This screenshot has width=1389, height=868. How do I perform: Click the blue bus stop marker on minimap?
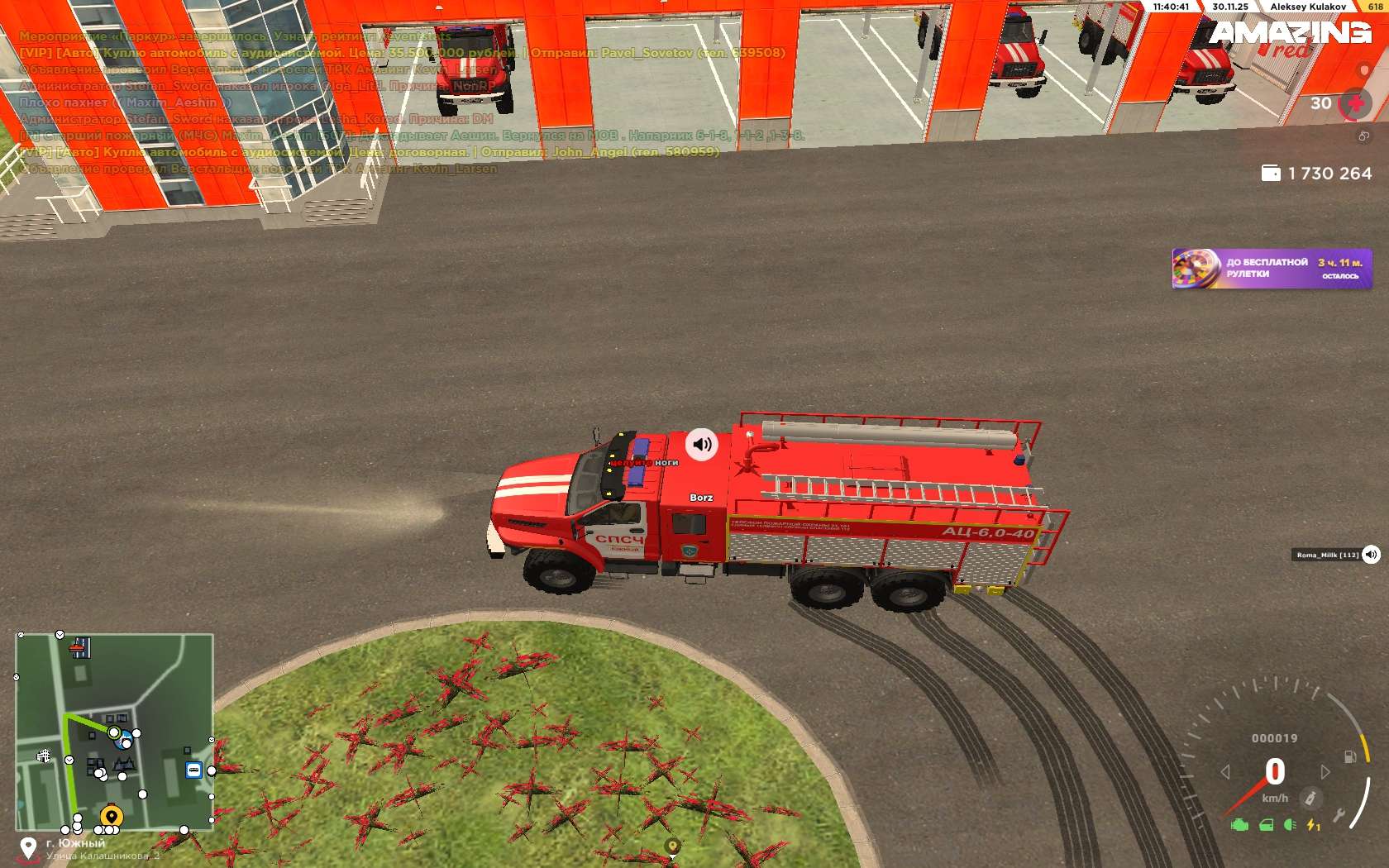tap(193, 770)
